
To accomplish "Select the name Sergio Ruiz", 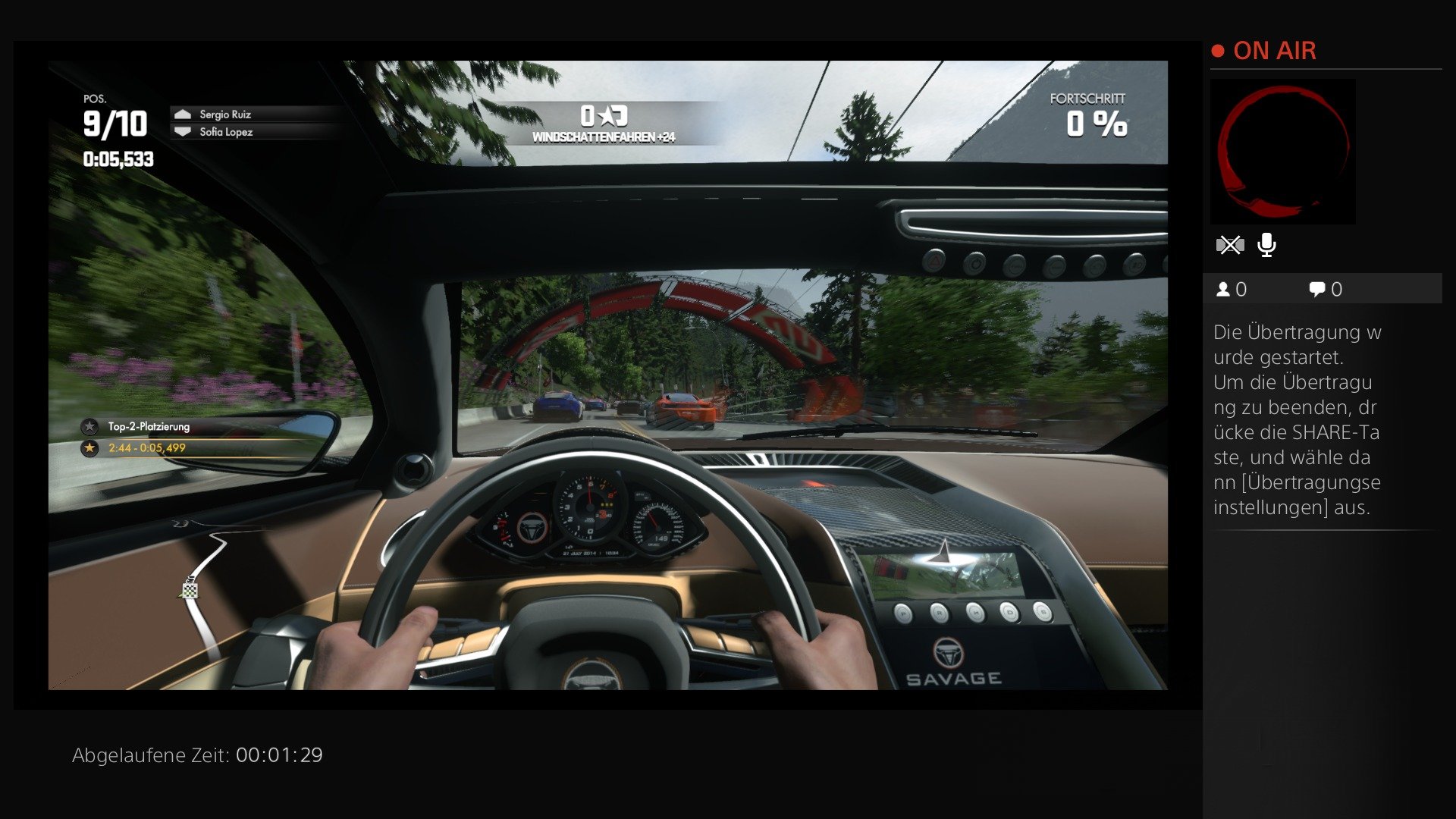I will click(226, 114).
